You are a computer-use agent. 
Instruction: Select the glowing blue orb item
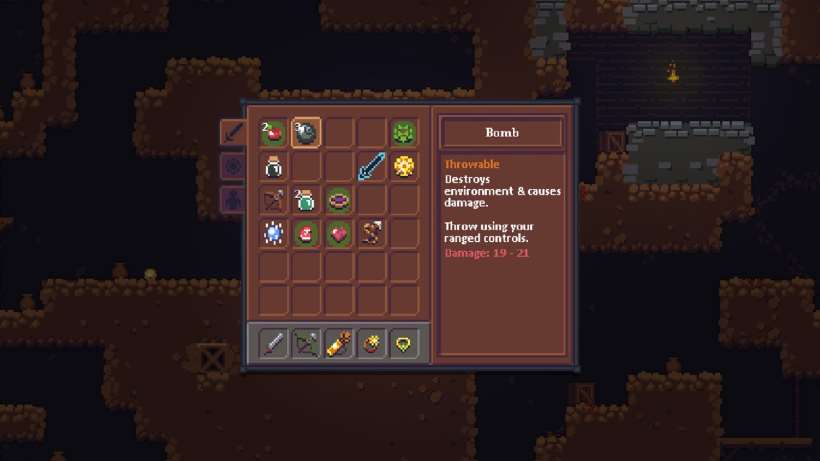pos(273,233)
